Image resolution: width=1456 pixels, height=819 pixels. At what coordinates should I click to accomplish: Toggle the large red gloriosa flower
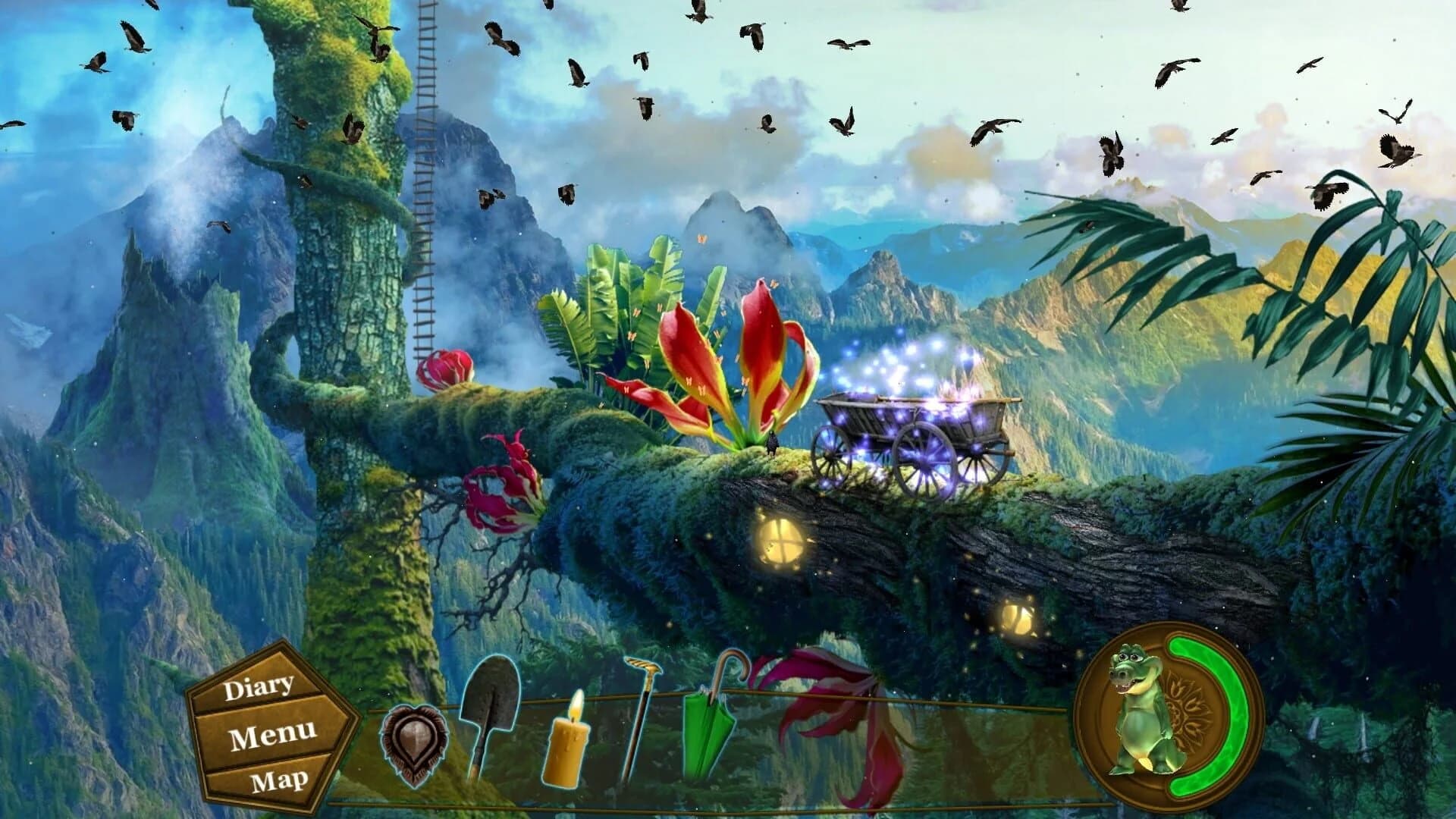tap(732, 364)
